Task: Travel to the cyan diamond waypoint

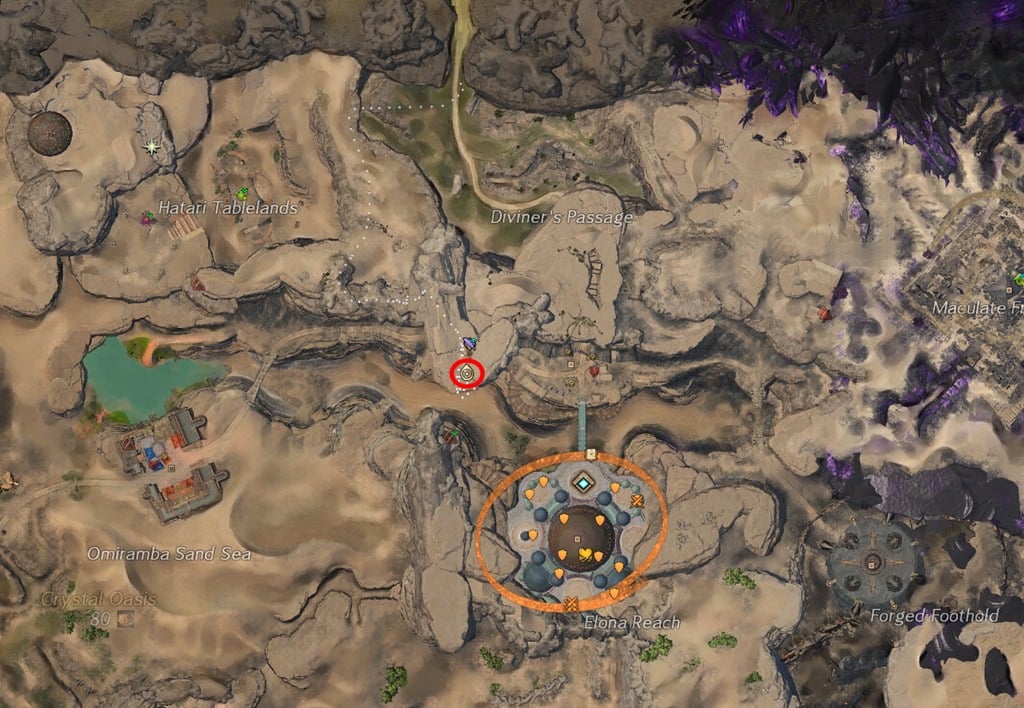Action: pos(583,484)
